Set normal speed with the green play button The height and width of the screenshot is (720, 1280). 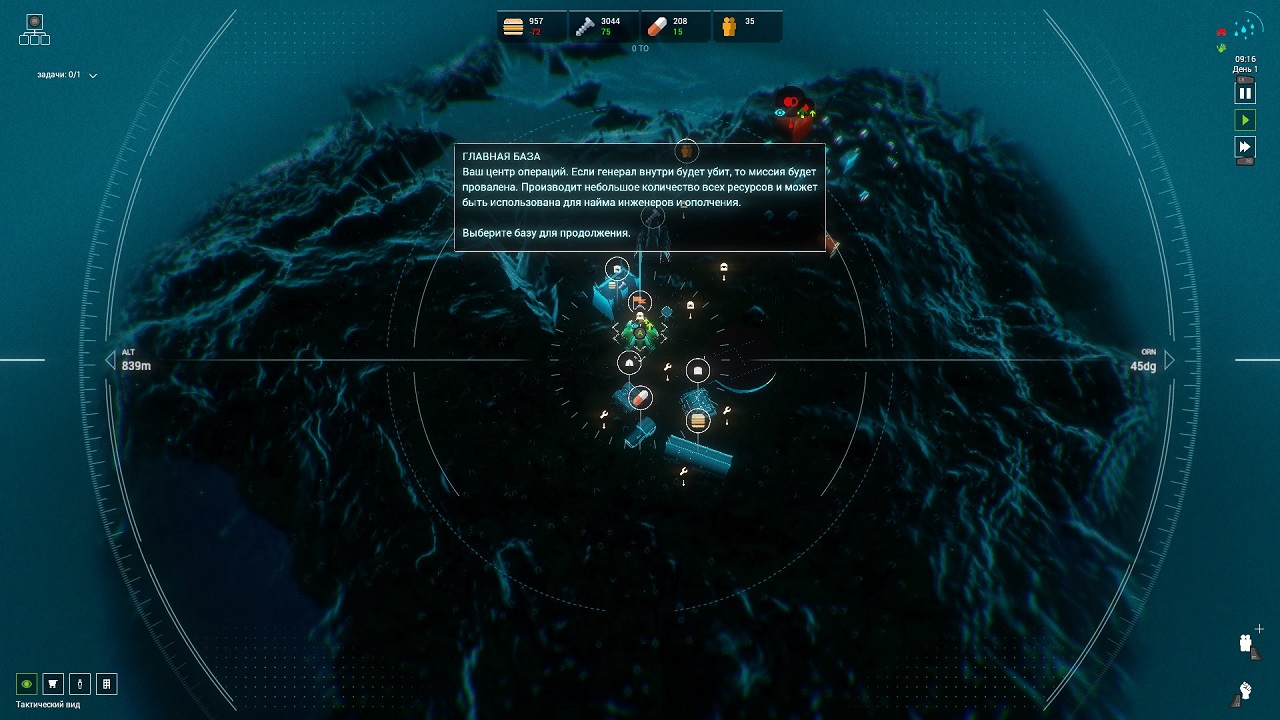[1245, 120]
